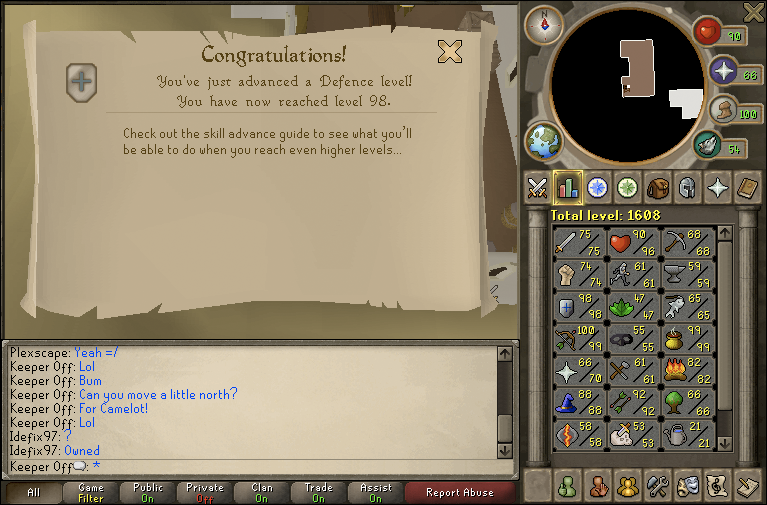Toggle the Private chat filter
Image resolution: width=767 pixels, height=505 pixels.
[205, 492]
